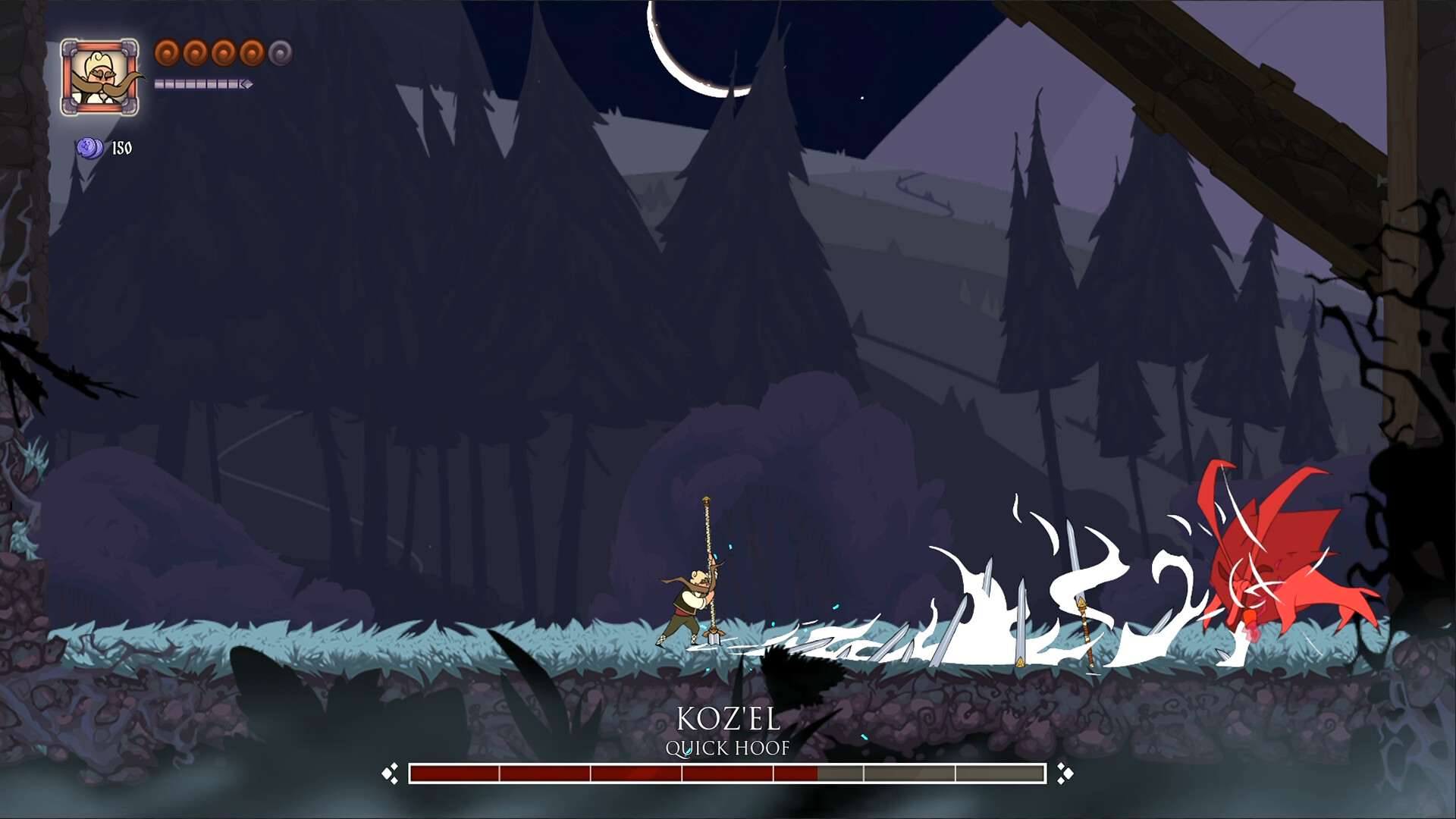Select the fourth orange health orb
1456x819 pixels.
[x=252, y=52]
